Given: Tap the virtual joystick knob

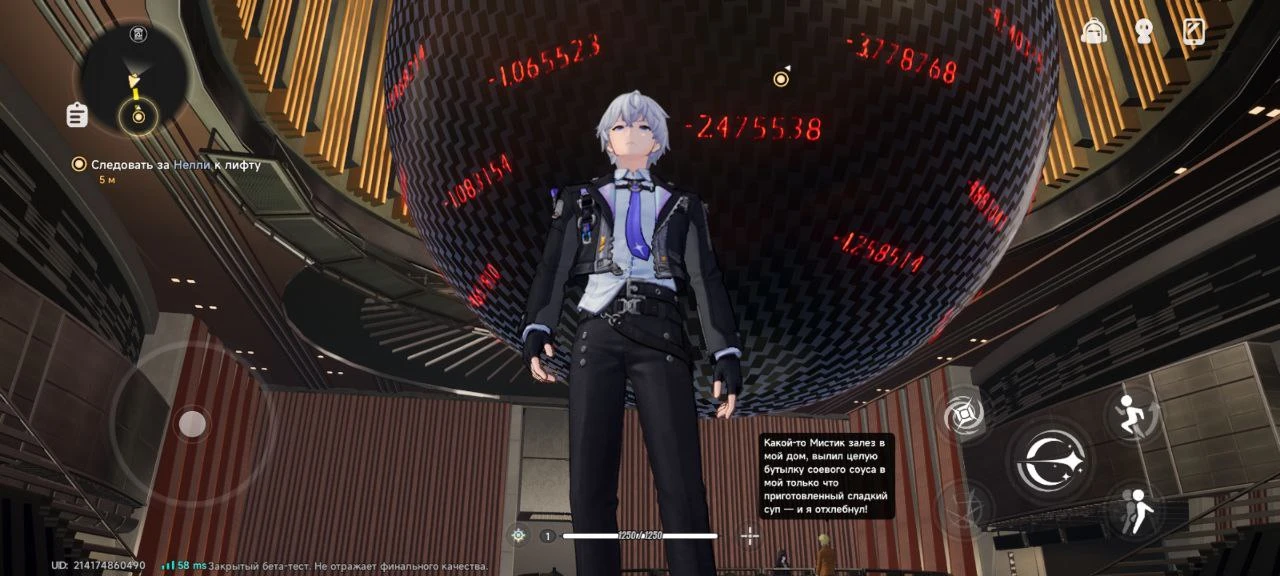Looking at the screenshot, I should tap(192, 425).
